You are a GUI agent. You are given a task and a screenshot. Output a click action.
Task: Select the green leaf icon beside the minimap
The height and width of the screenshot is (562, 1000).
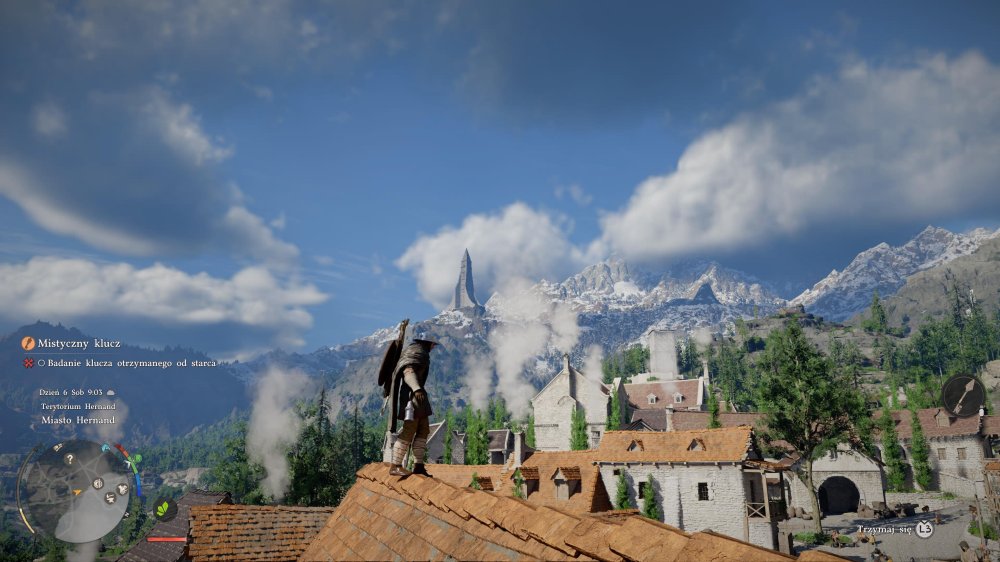pos(163,509)
